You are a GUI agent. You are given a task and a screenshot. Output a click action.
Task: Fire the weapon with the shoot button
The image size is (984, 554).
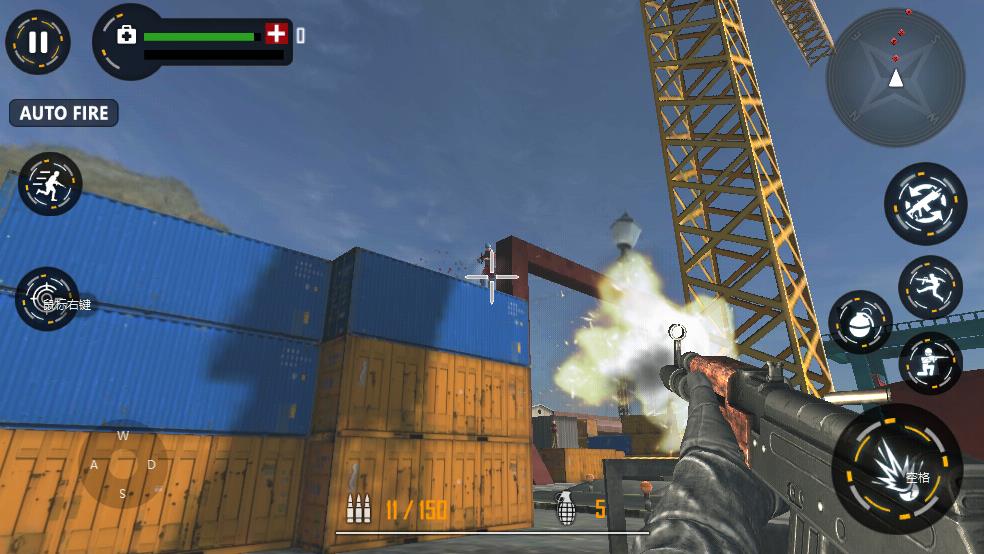point(897,470)
